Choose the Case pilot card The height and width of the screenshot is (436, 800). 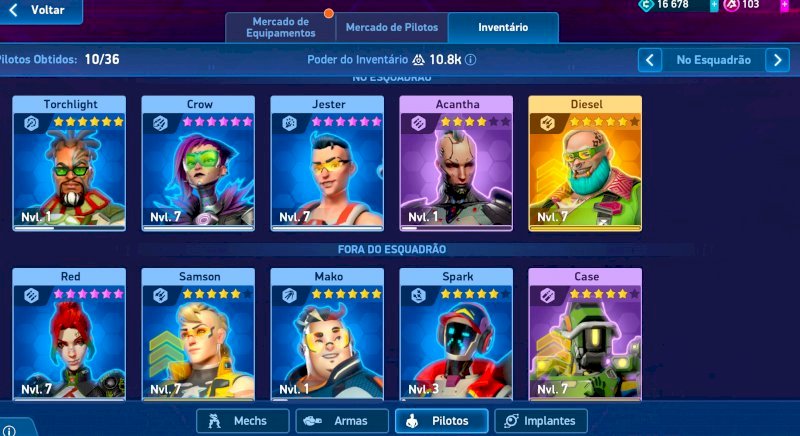pos(585,335)
